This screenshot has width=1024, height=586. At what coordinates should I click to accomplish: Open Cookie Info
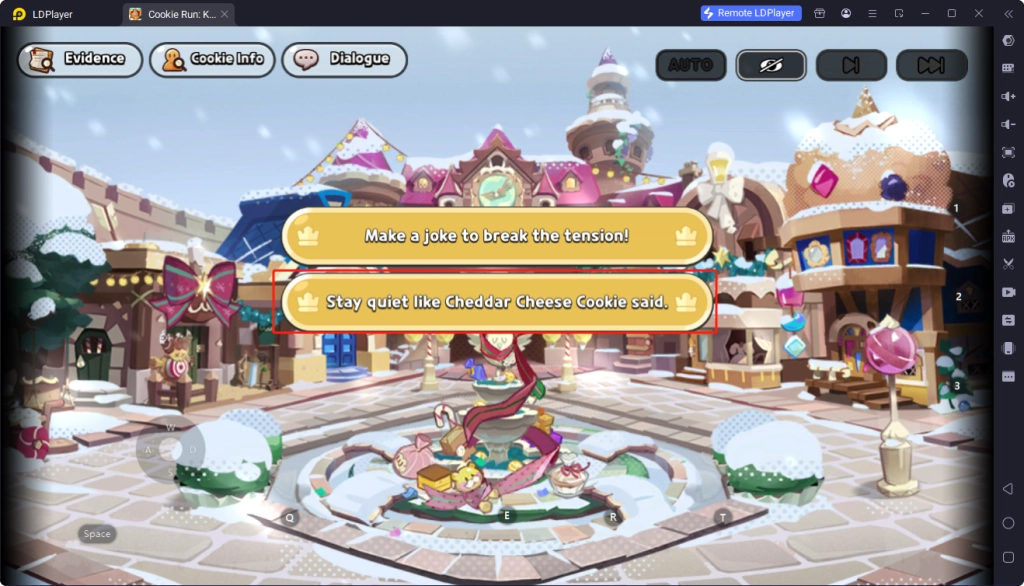click(212, 59)
